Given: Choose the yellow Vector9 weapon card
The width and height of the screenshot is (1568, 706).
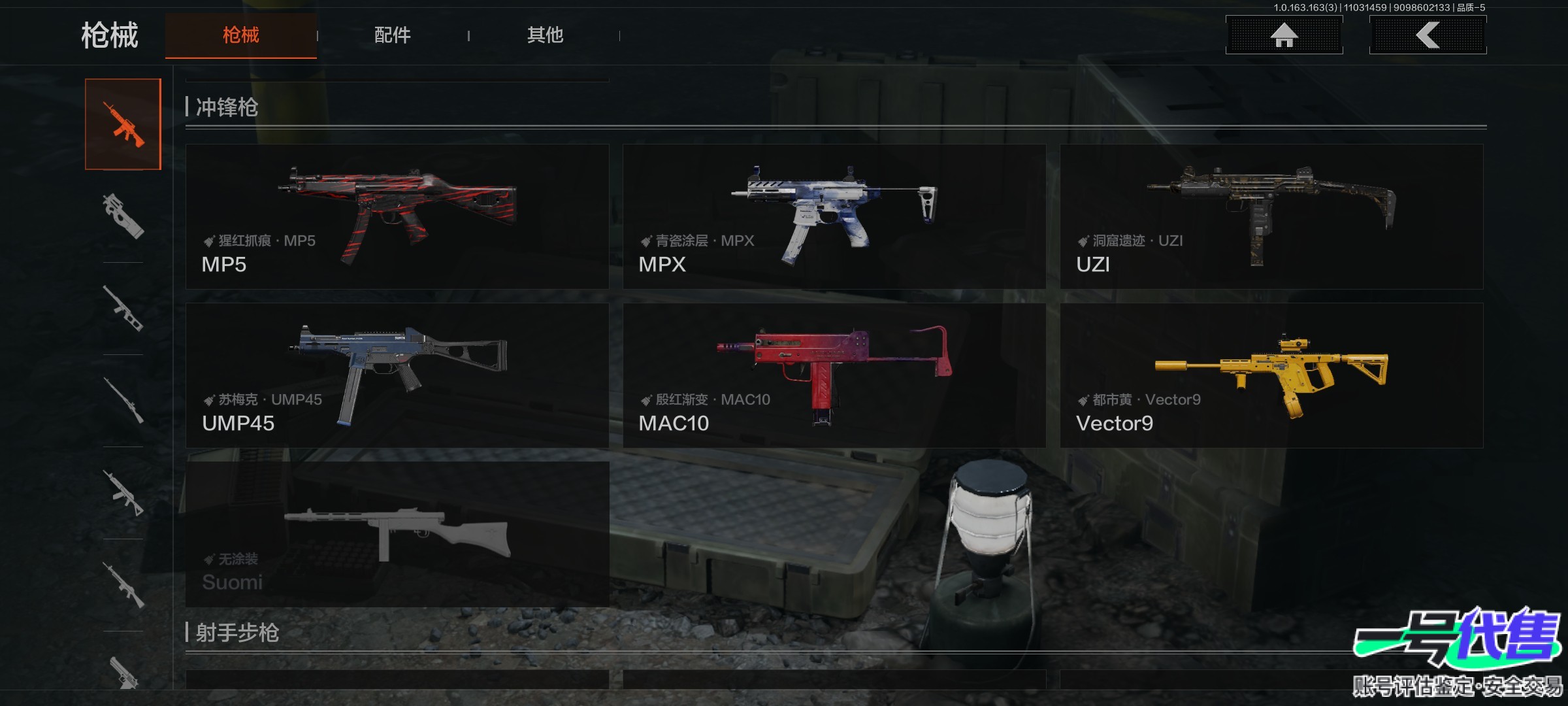Looking at the screenshot, I should (1271, 375).
